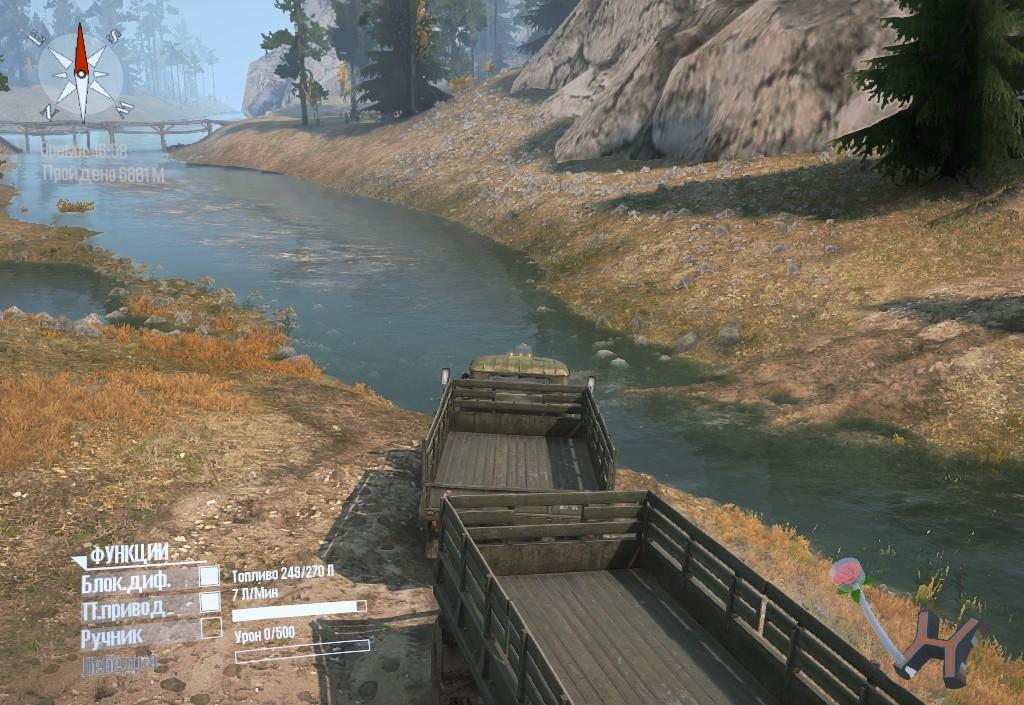
Task: Collapse the ФУНКЦИИ panel header
Action: [x=126, y=554]
